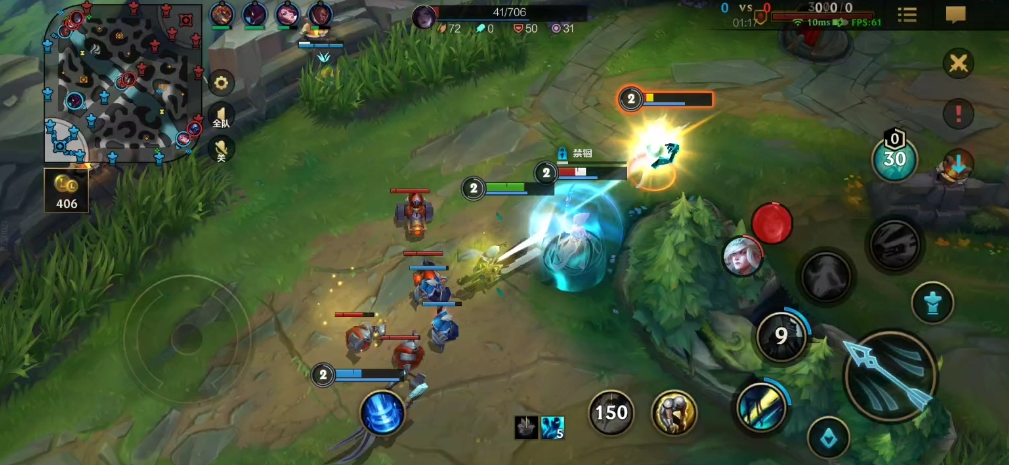Toggle the 全队 team voice speaker
This screenshot has width=1009, height=465.
click(221, 116)
